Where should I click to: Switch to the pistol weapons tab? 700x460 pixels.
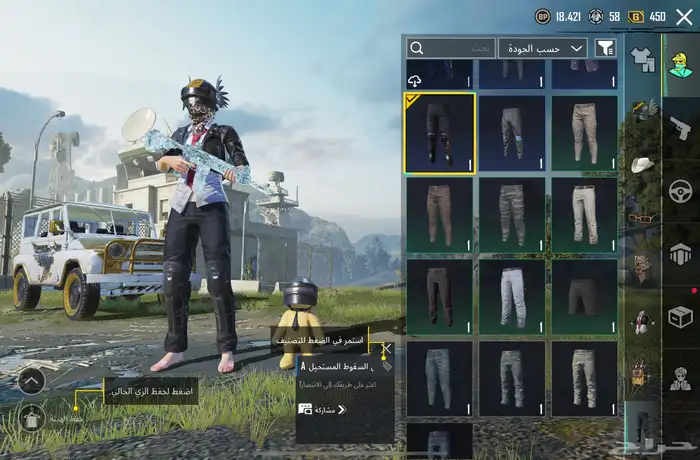(680, 127)
